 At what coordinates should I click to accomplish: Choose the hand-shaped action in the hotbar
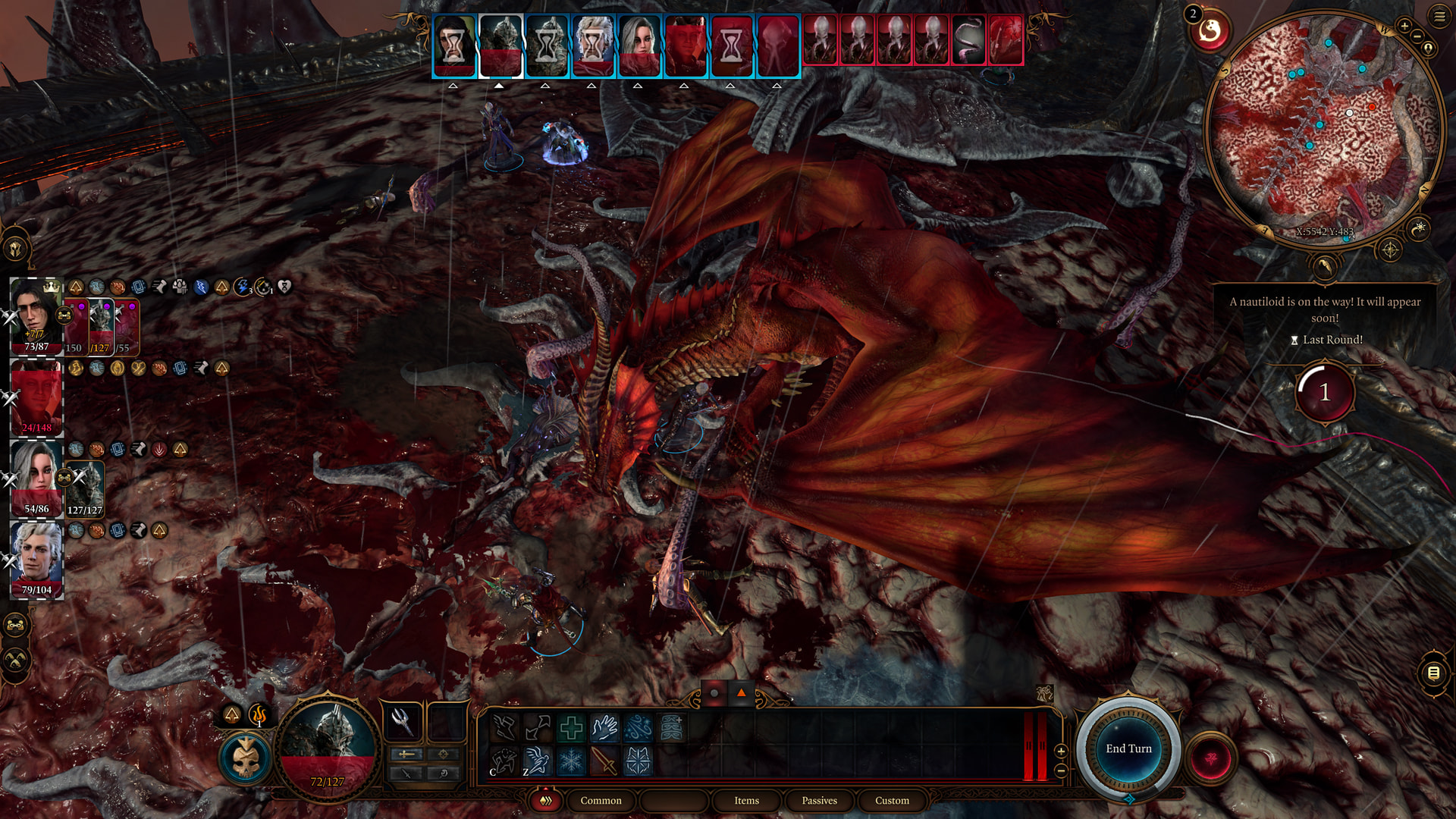tap(604, 729)
